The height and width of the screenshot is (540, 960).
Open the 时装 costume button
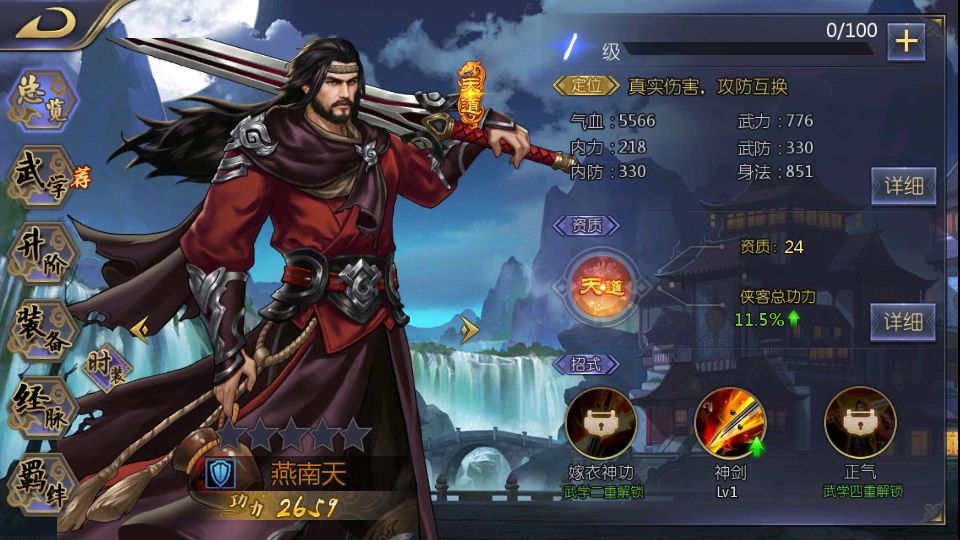(107, 369)
